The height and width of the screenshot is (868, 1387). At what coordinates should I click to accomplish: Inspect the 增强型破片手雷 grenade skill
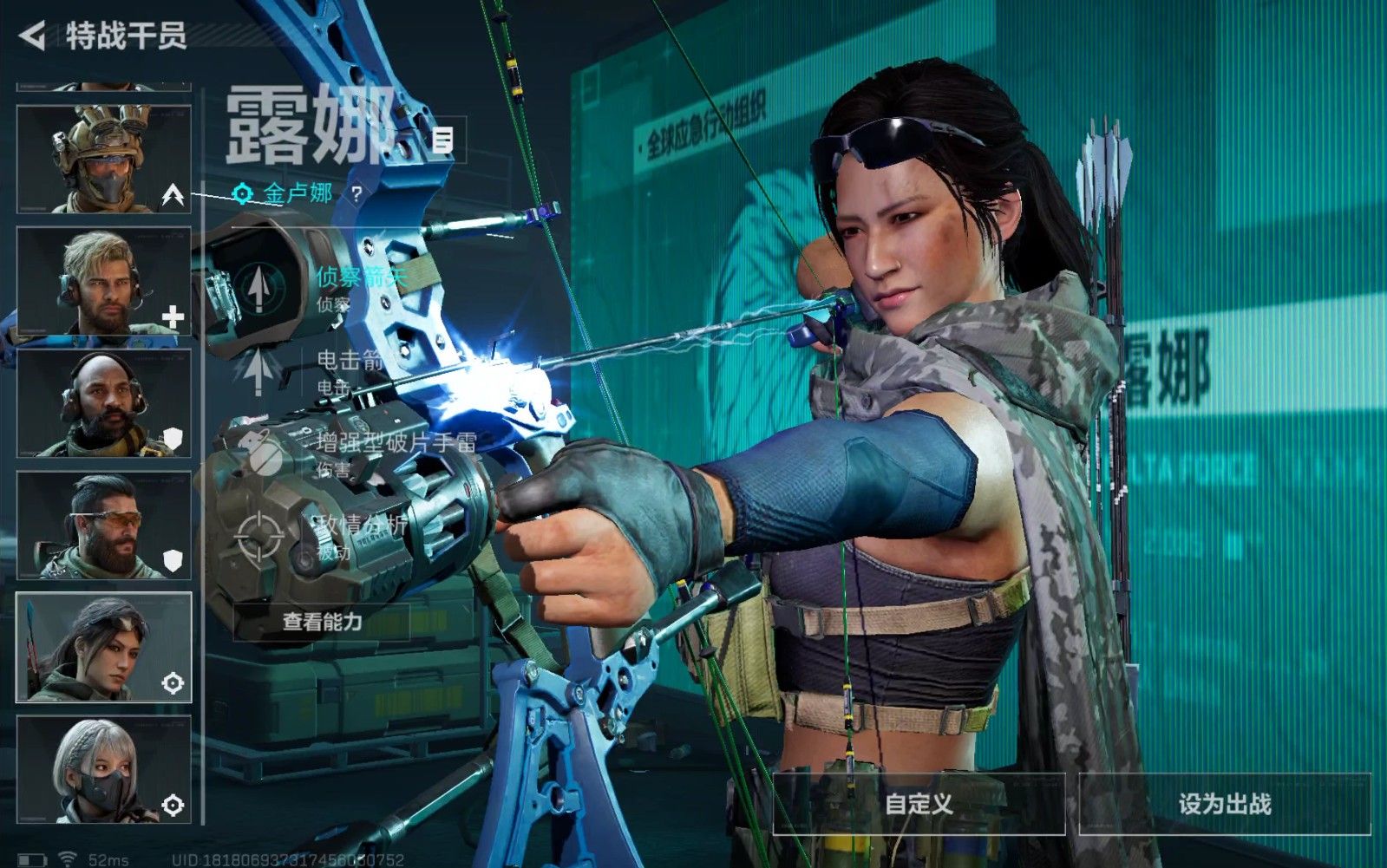258,454
